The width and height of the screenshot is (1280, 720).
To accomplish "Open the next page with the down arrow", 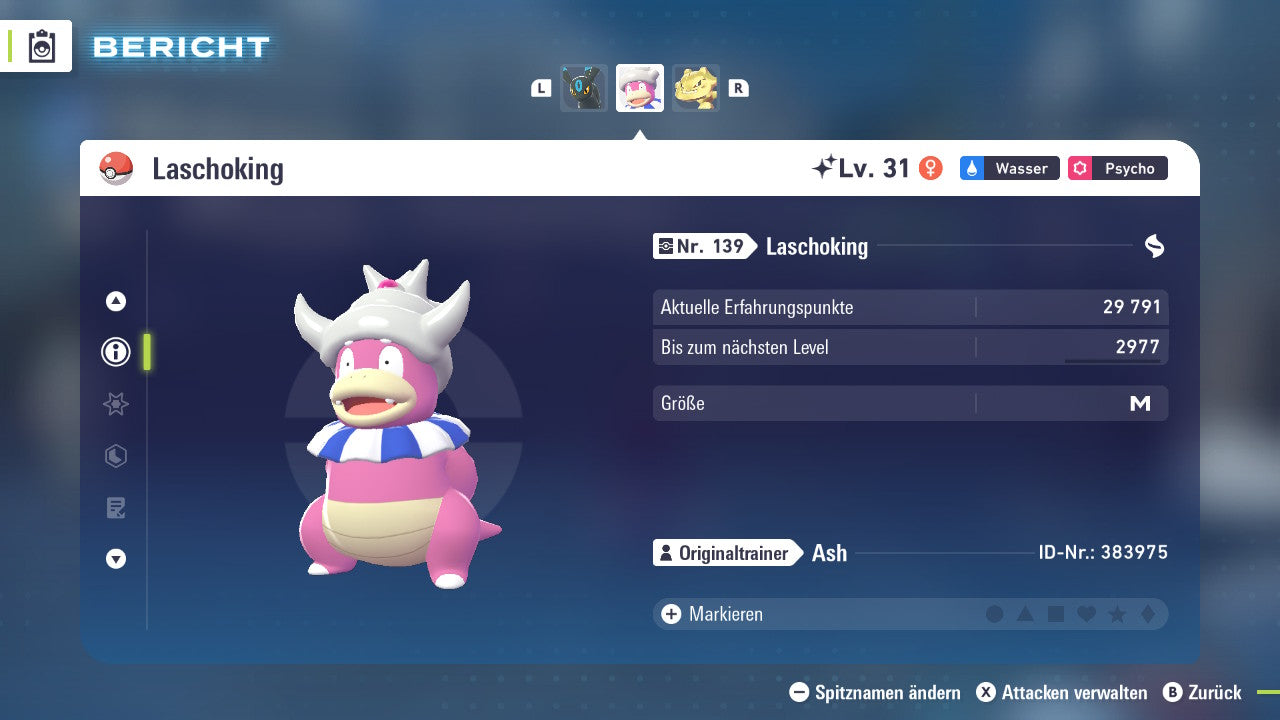I will (115, 560).
